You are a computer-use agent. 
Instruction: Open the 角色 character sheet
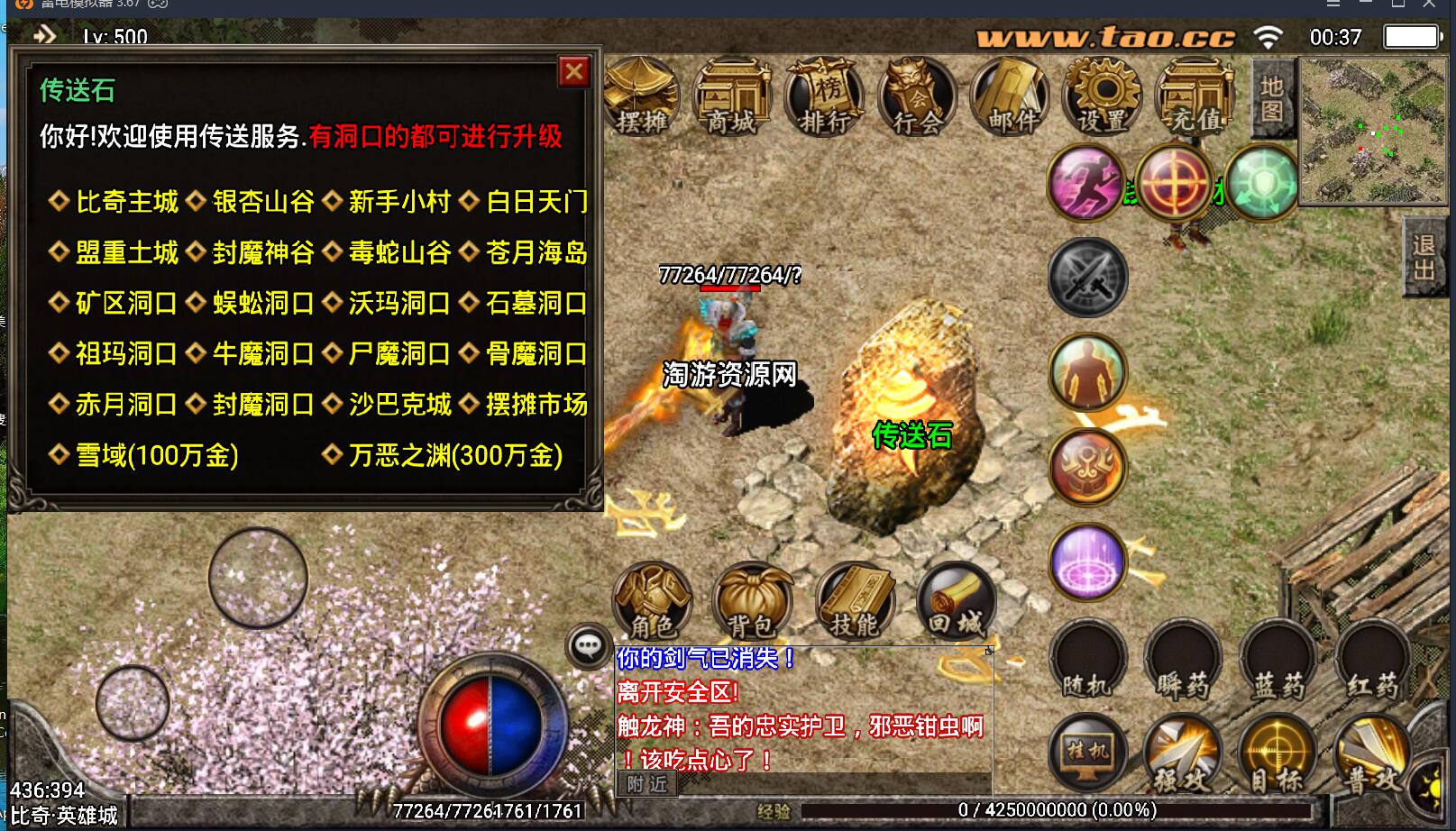pos(652,601)
